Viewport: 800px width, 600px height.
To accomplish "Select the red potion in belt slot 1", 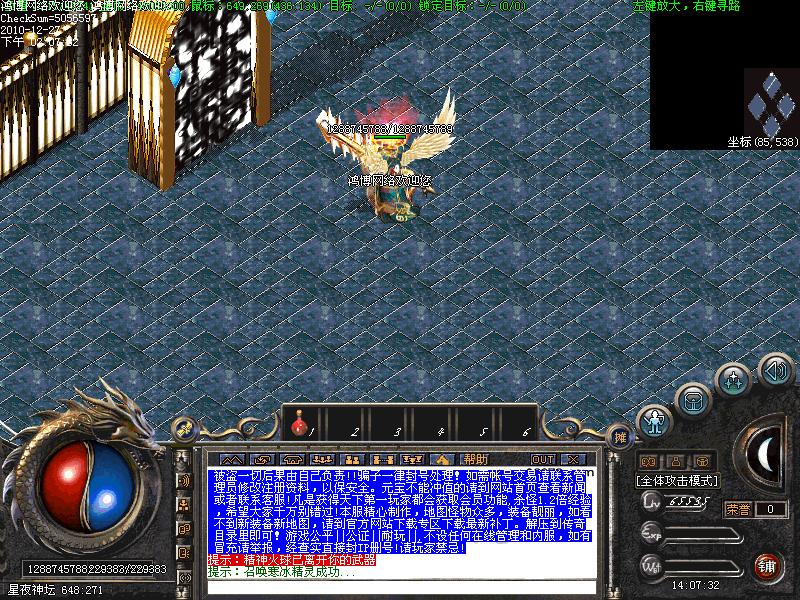I will pyautogui.click(x=298, y=428).
